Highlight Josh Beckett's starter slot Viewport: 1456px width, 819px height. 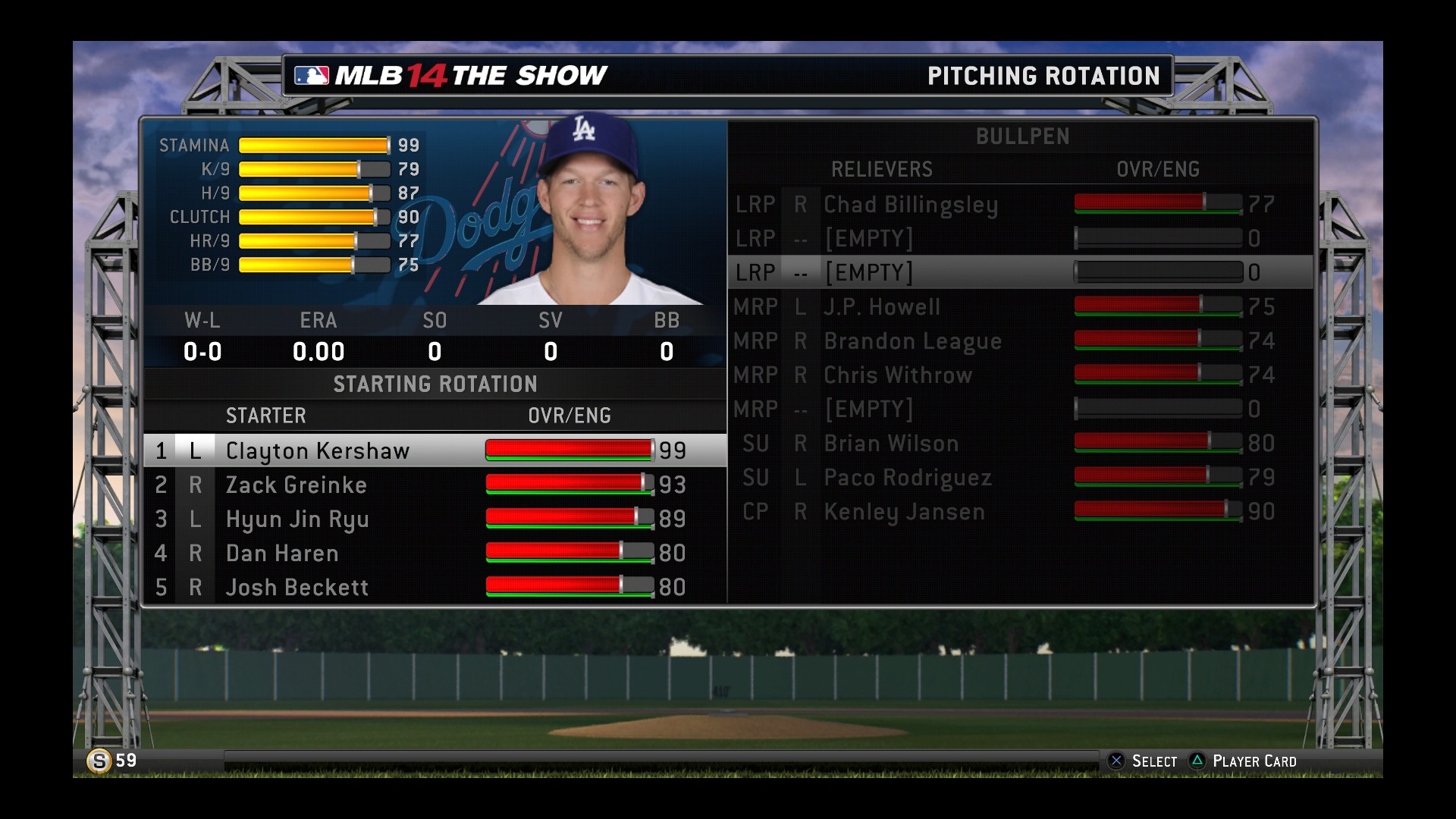[x=297, y=587]
